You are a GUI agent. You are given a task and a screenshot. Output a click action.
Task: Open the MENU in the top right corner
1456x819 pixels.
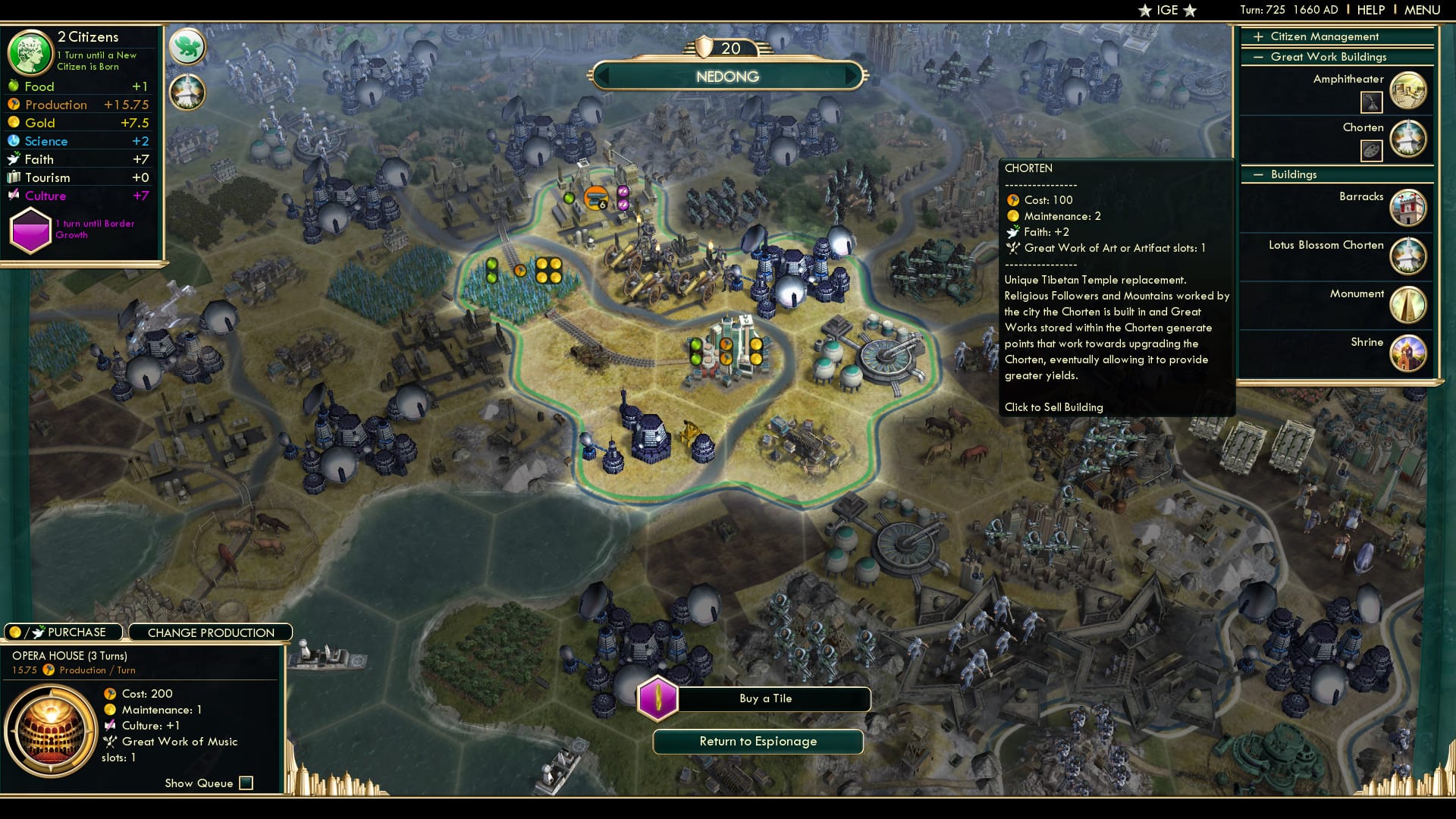pos(1424,10)
